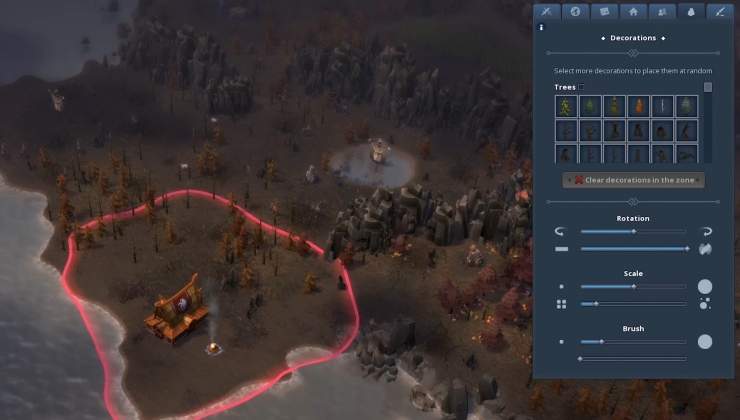This screenshot has width=740, height=420.
Task: Set the rotation randomness slider
Action: click(x=632, y=248)
